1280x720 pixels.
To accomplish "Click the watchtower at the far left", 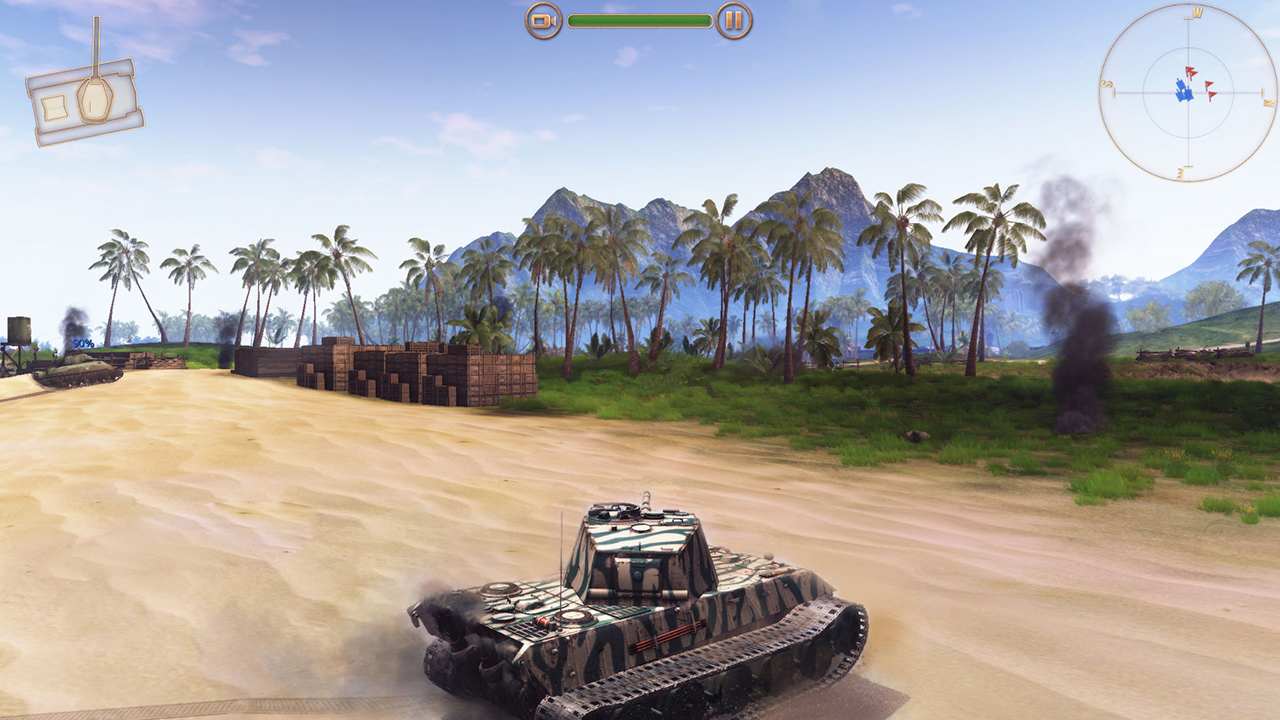I will pos(18,328).
